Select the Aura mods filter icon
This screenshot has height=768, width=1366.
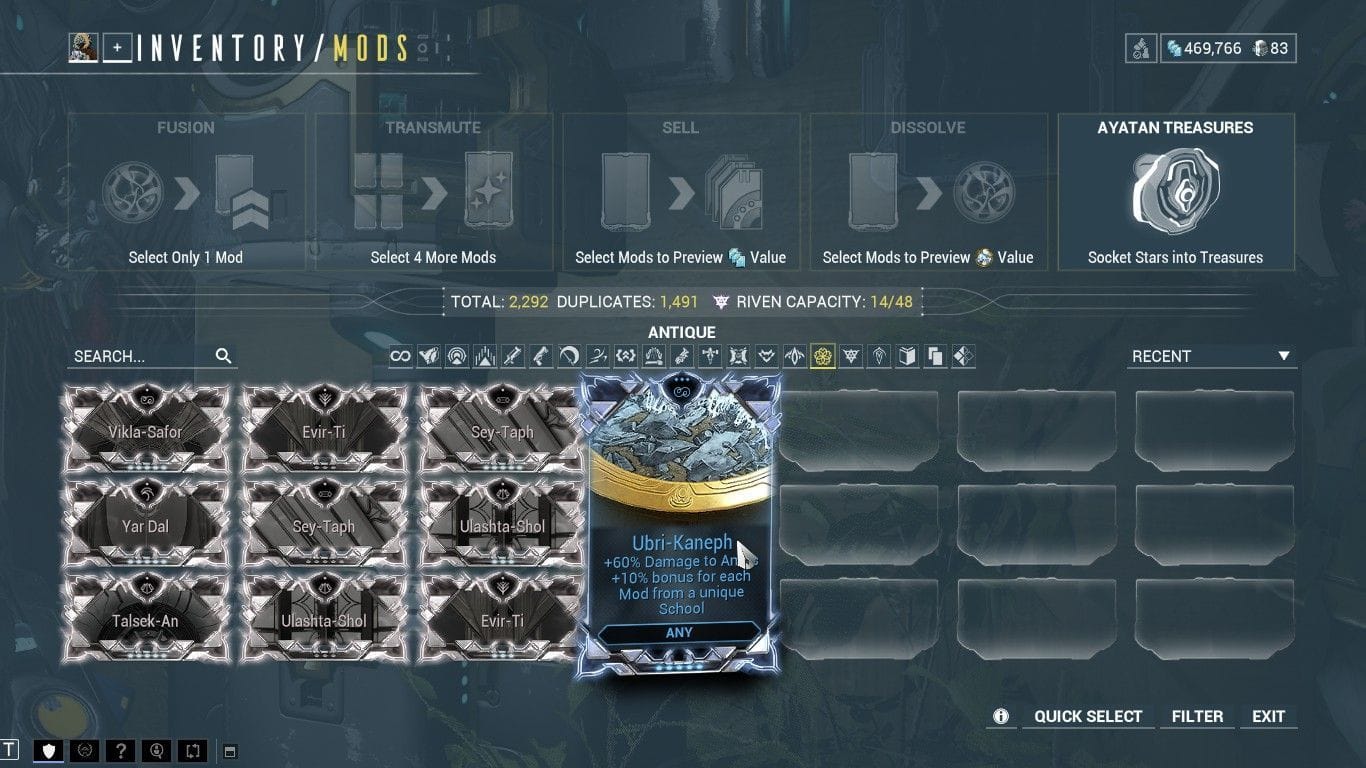point(456,355)
